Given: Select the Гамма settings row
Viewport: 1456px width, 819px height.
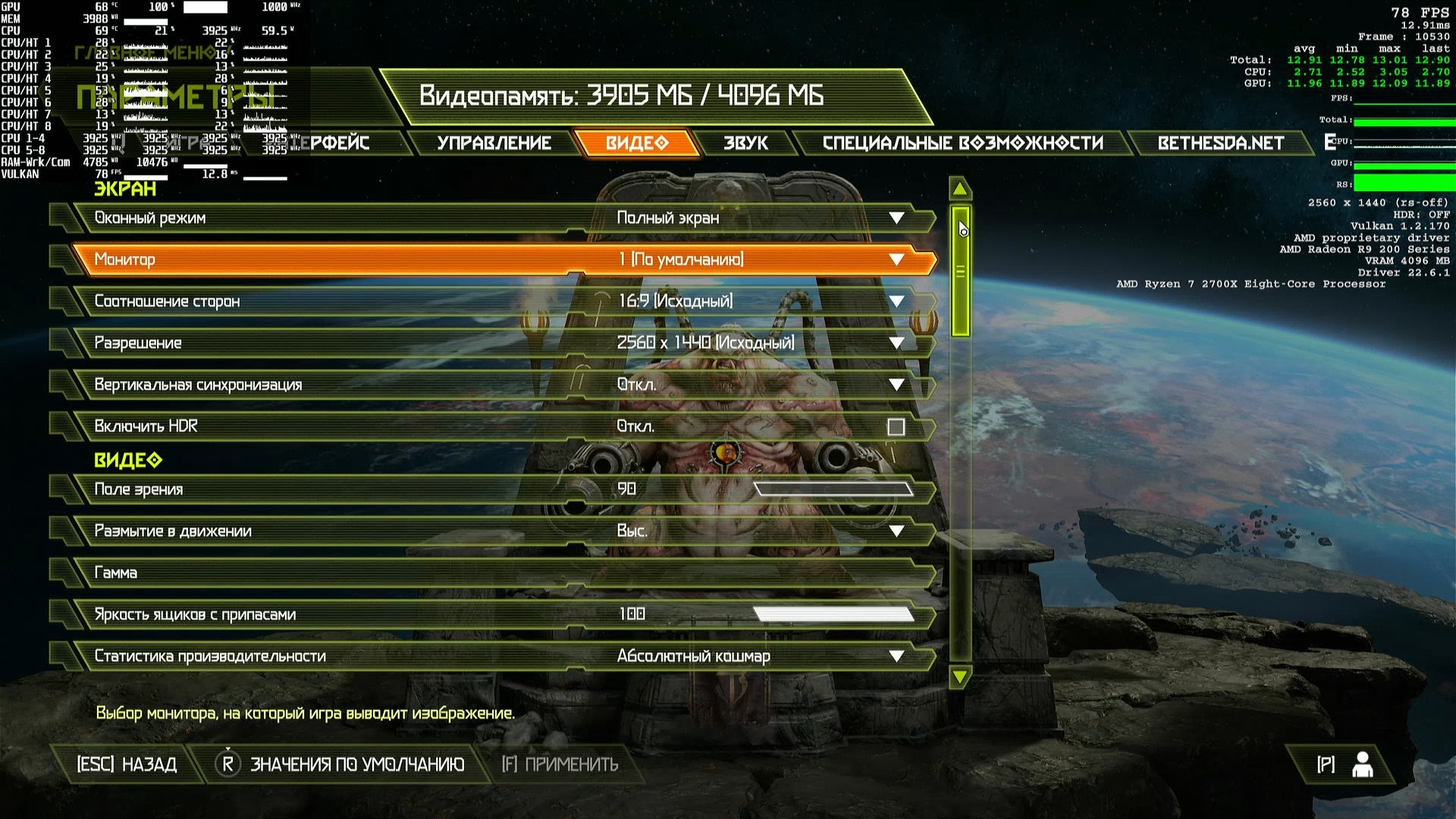Looking at the screenshot, I should click(500, 573).
